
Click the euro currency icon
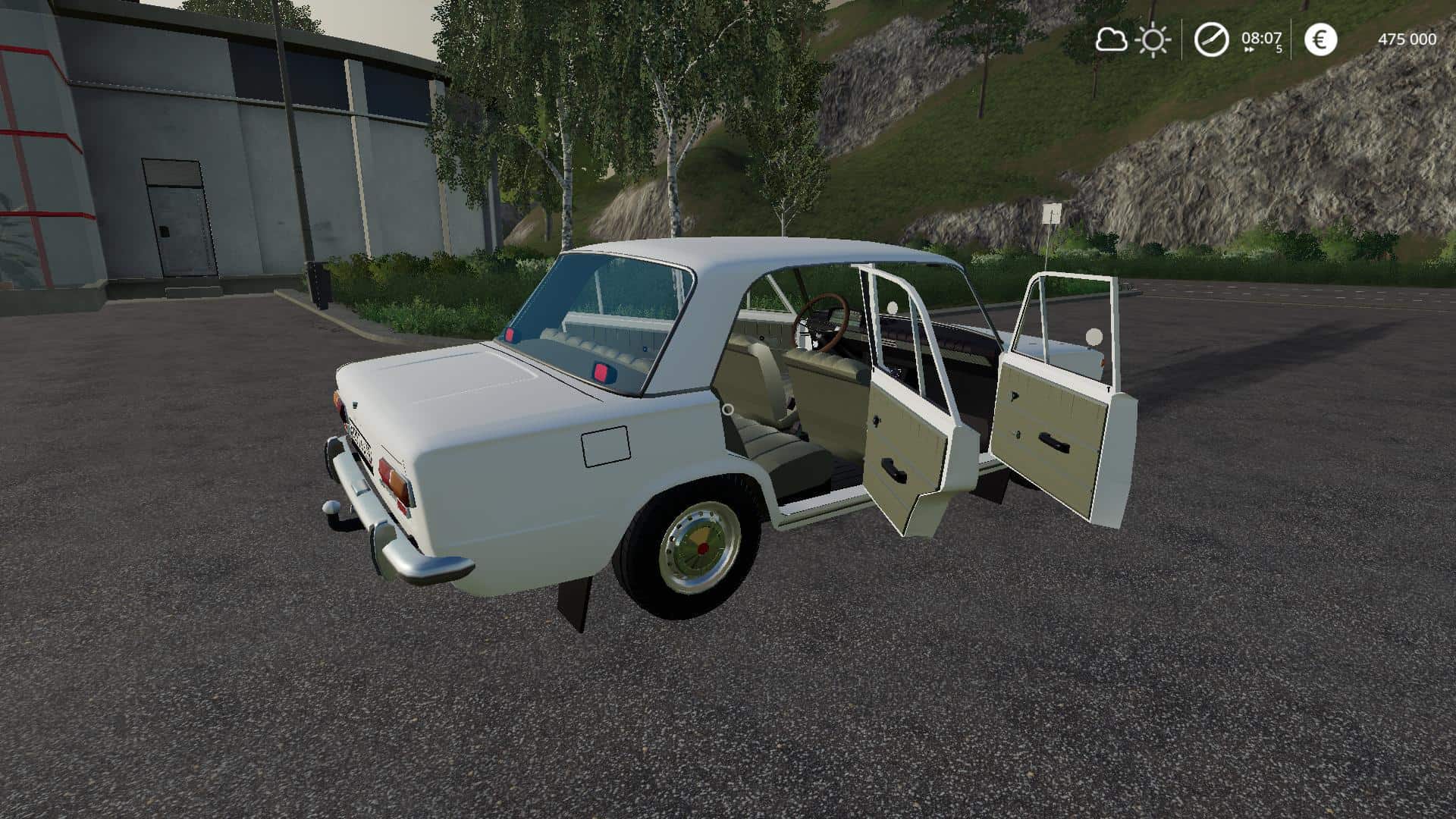pos(1320,39)
